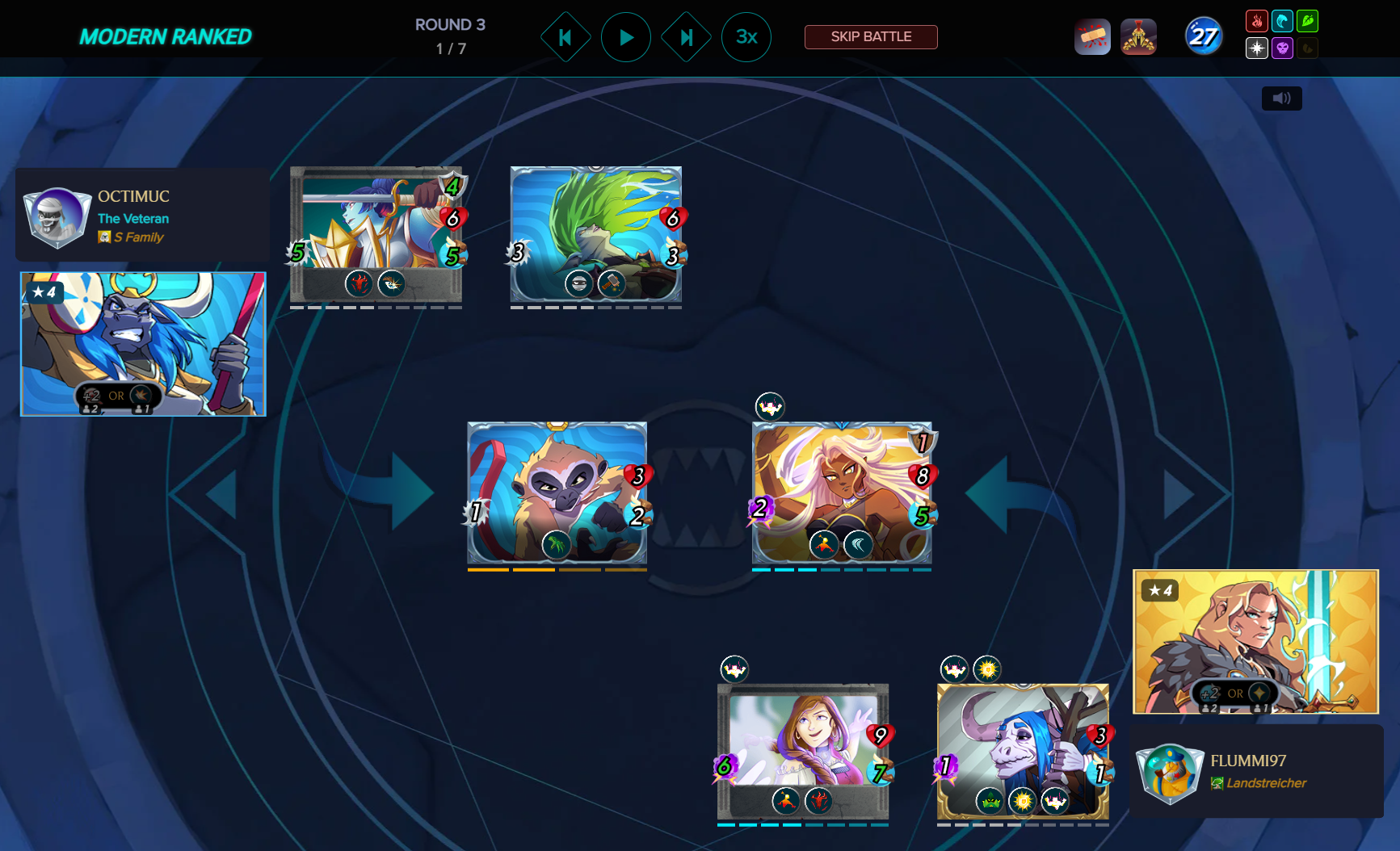The image size is (1400, 851).
Task: Select FLUMMI97's blonde summoner card
Action: pyautogui.click(x=1255, y=641)
